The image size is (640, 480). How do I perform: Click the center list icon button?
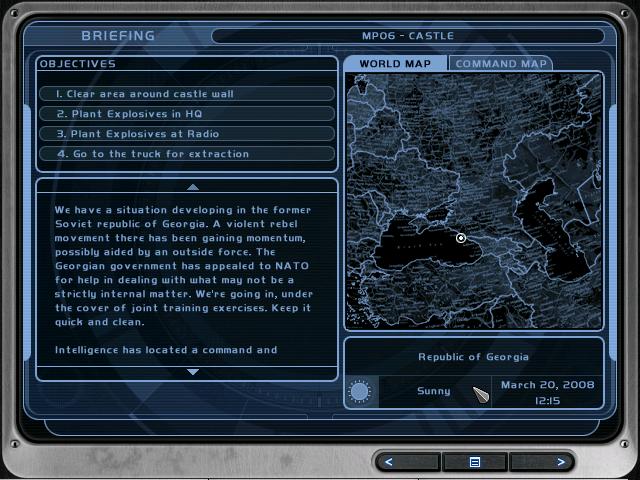click(x=476, y=462)
